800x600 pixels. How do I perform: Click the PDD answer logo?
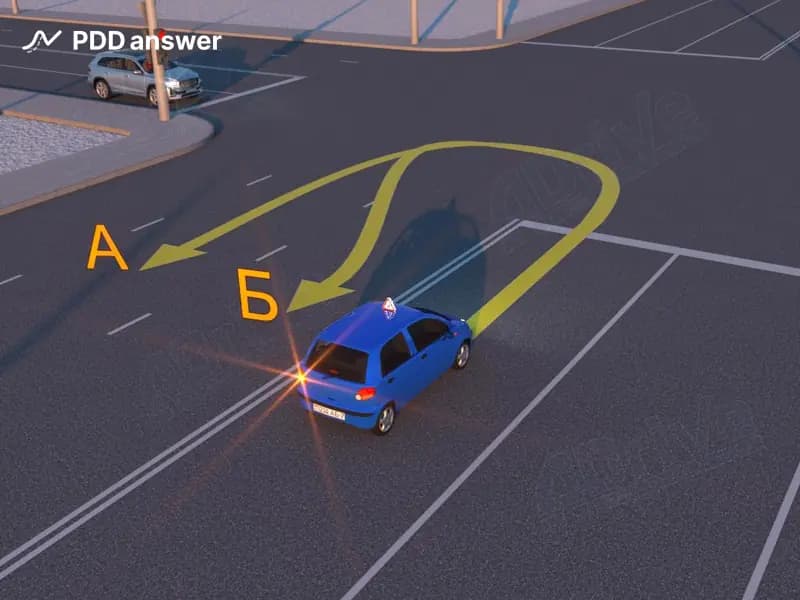122,41
